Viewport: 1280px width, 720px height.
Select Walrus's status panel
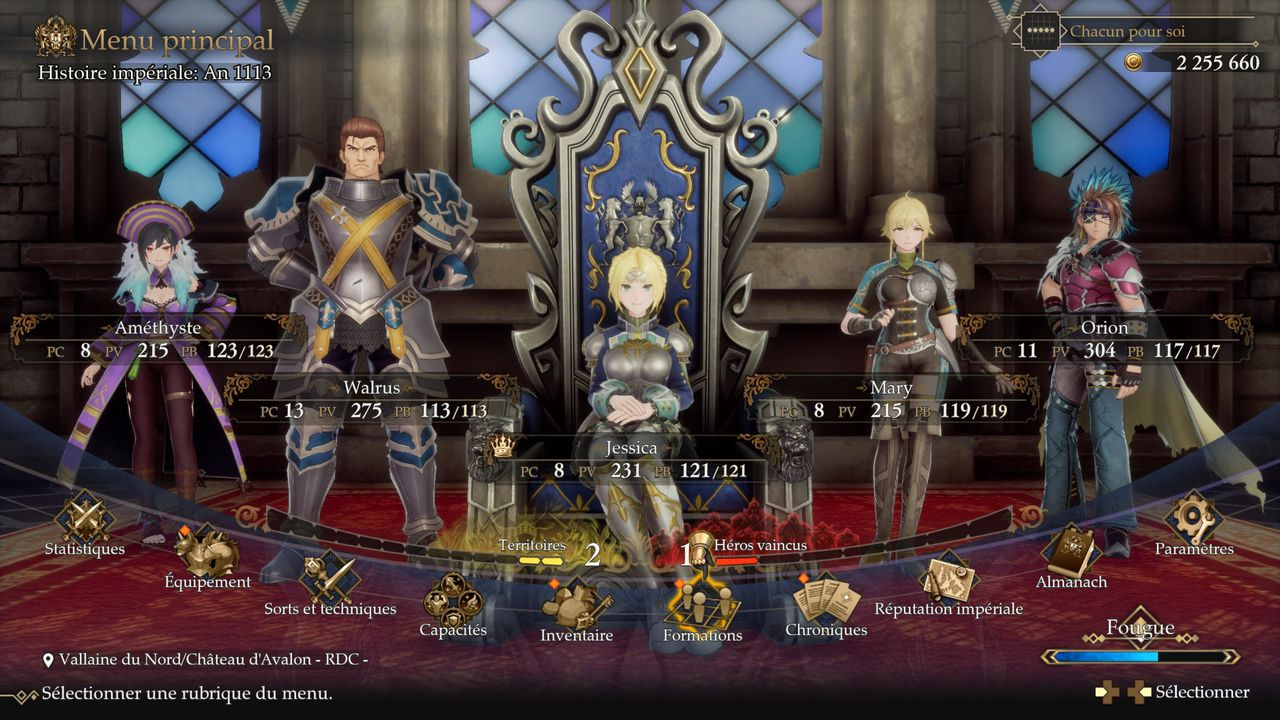(371, 399)
